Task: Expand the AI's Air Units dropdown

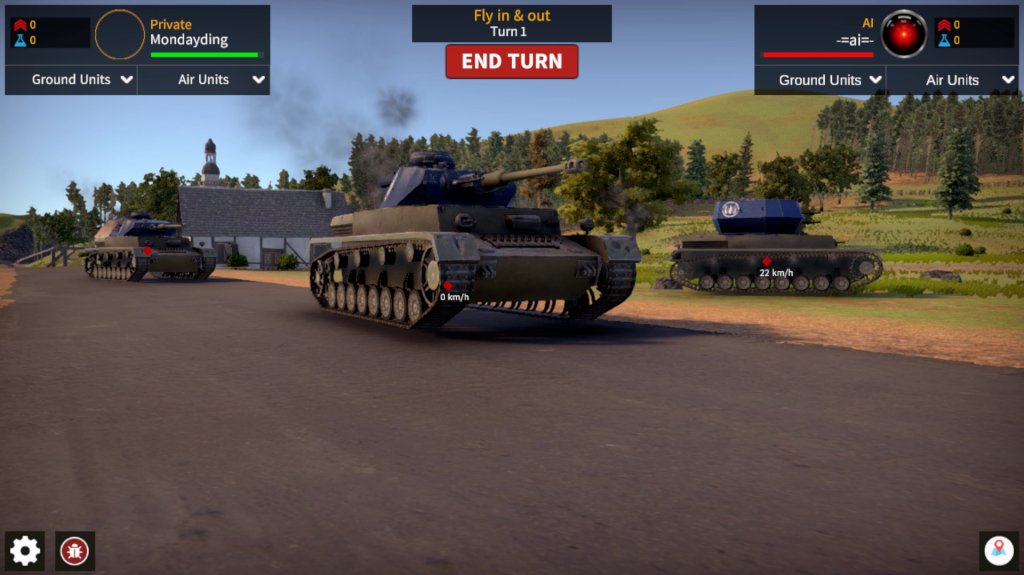Action: [x=953, y=80]
